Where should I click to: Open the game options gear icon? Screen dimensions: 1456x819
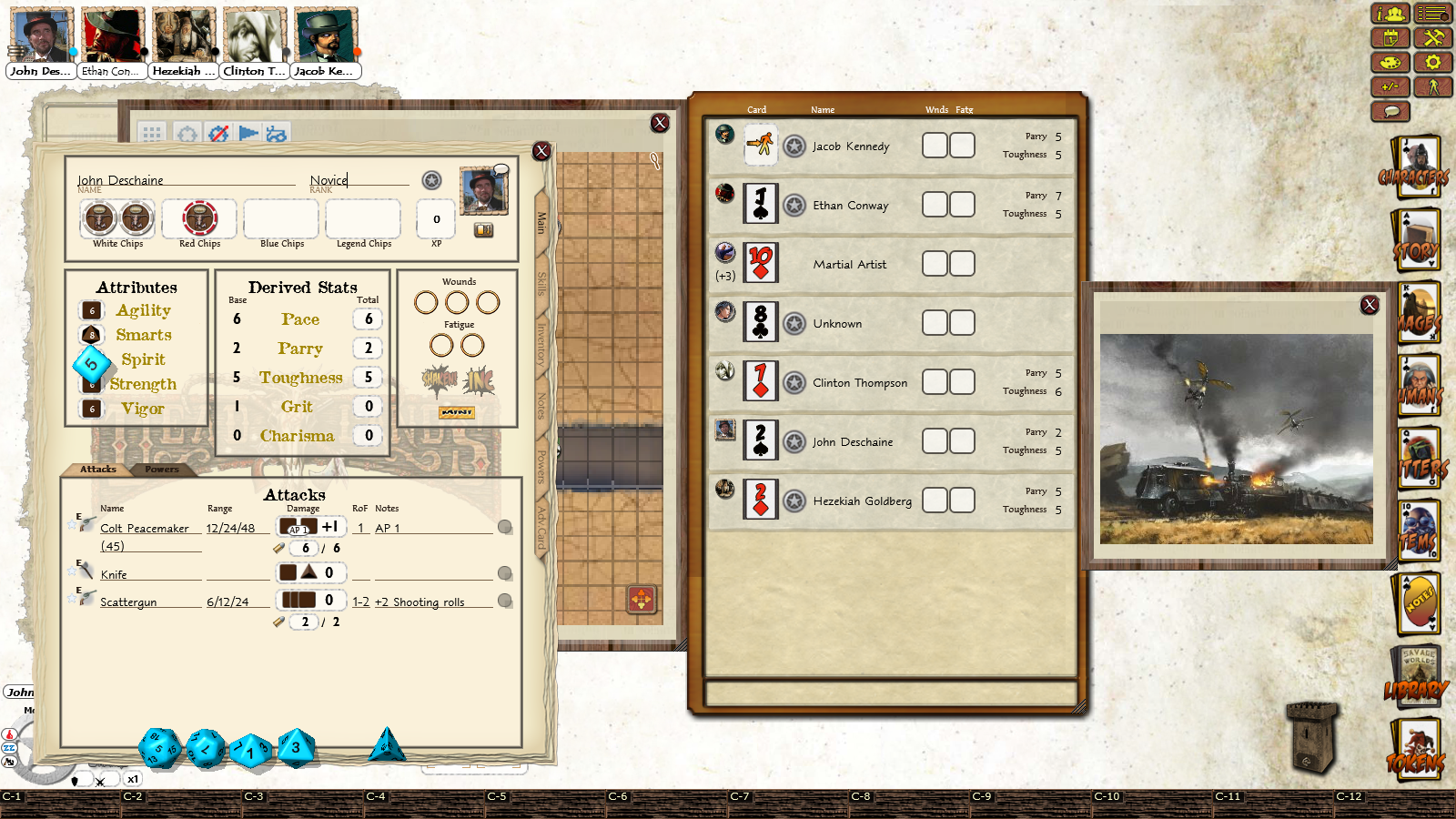pos(1433,62)
